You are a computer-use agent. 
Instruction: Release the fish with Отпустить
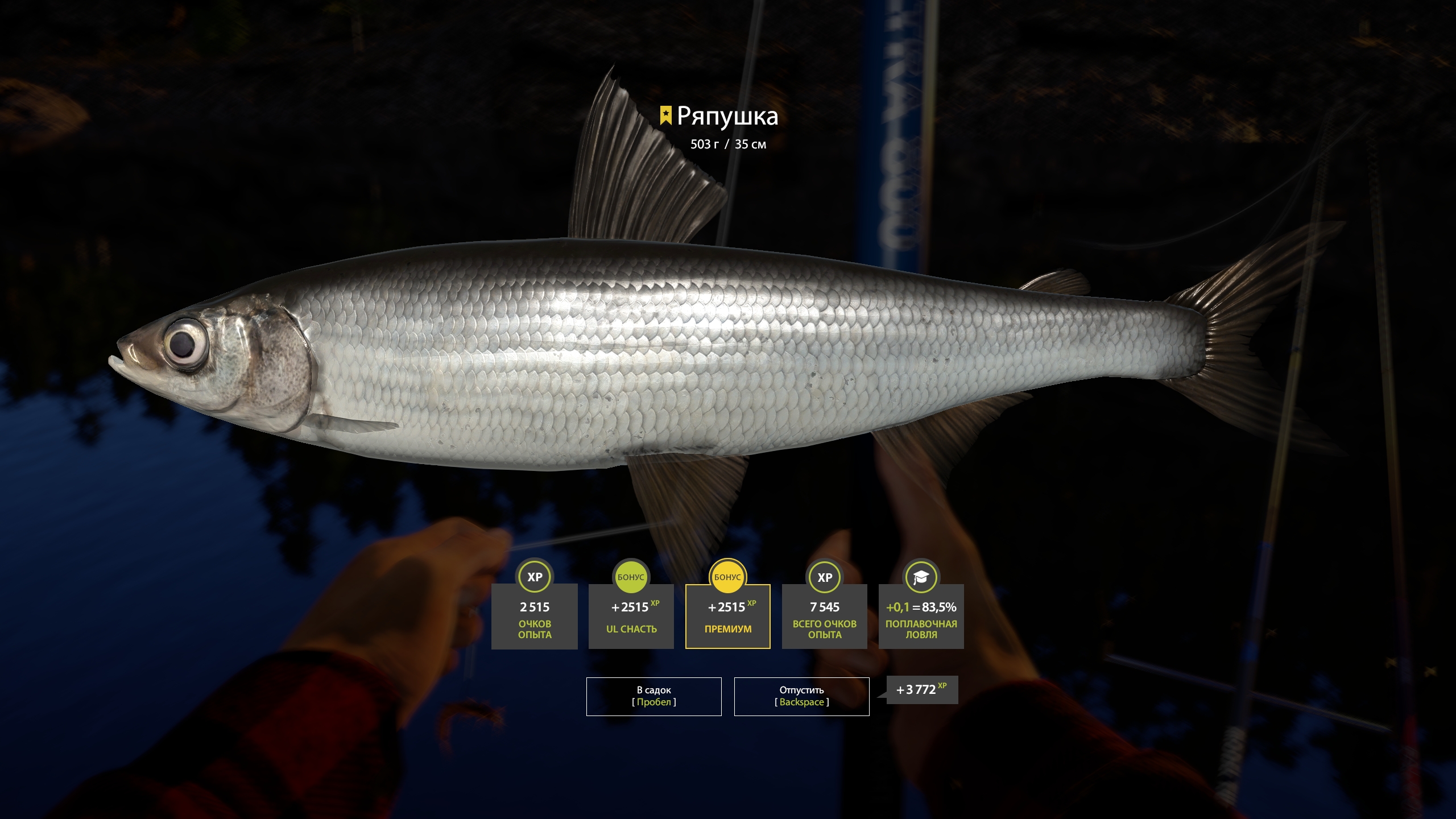click(801, 696)
